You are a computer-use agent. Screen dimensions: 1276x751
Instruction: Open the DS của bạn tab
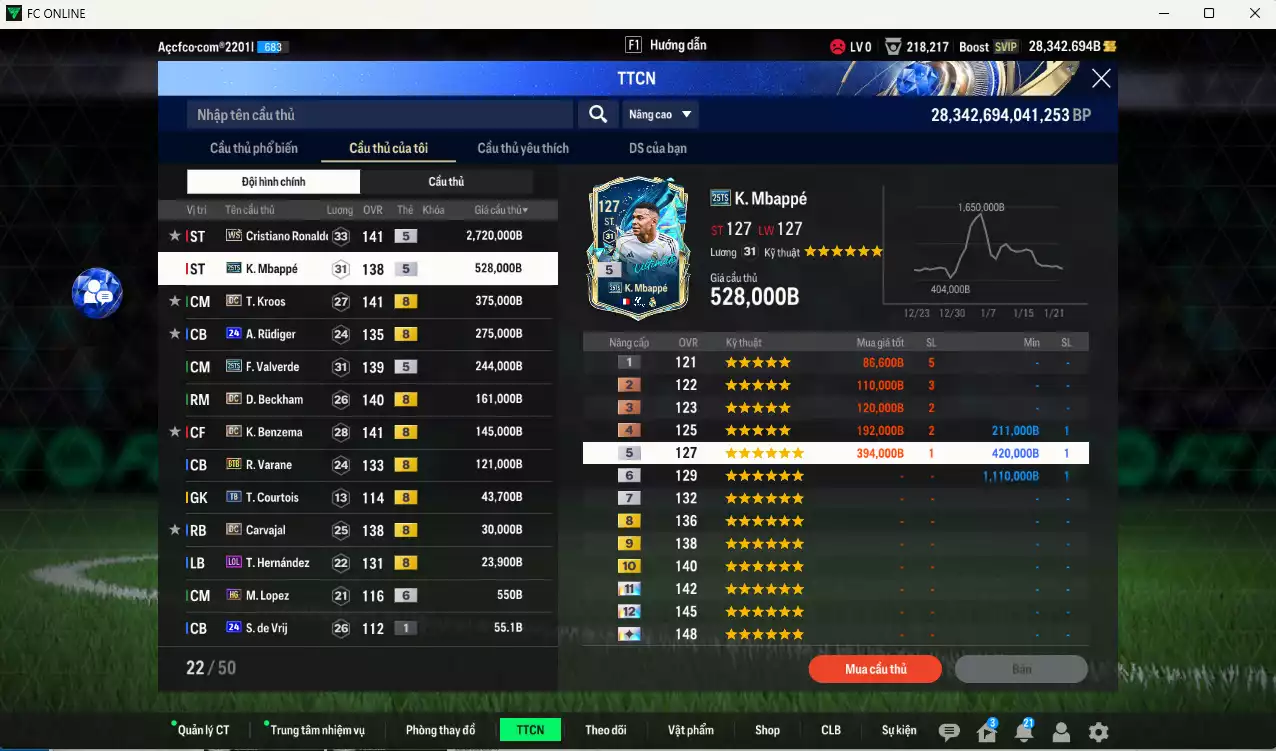(657, 149)
